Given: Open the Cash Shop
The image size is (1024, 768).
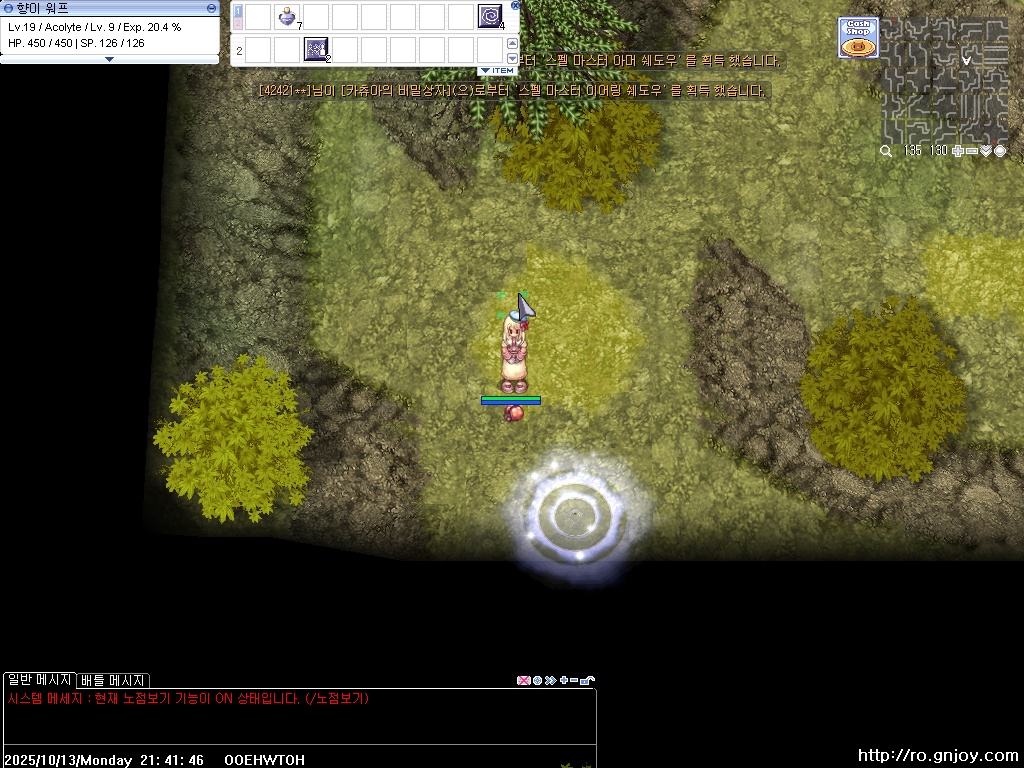Looking at the screenshot, I should (x=857, y=38).
